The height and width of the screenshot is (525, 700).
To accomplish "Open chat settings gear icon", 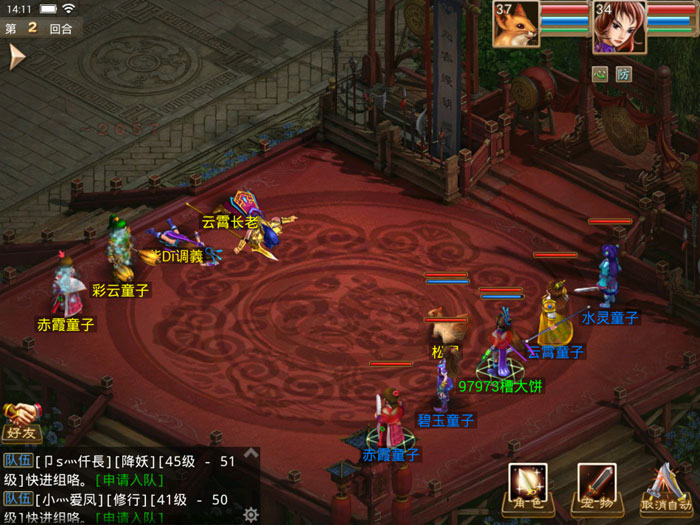I will point(251,514).
